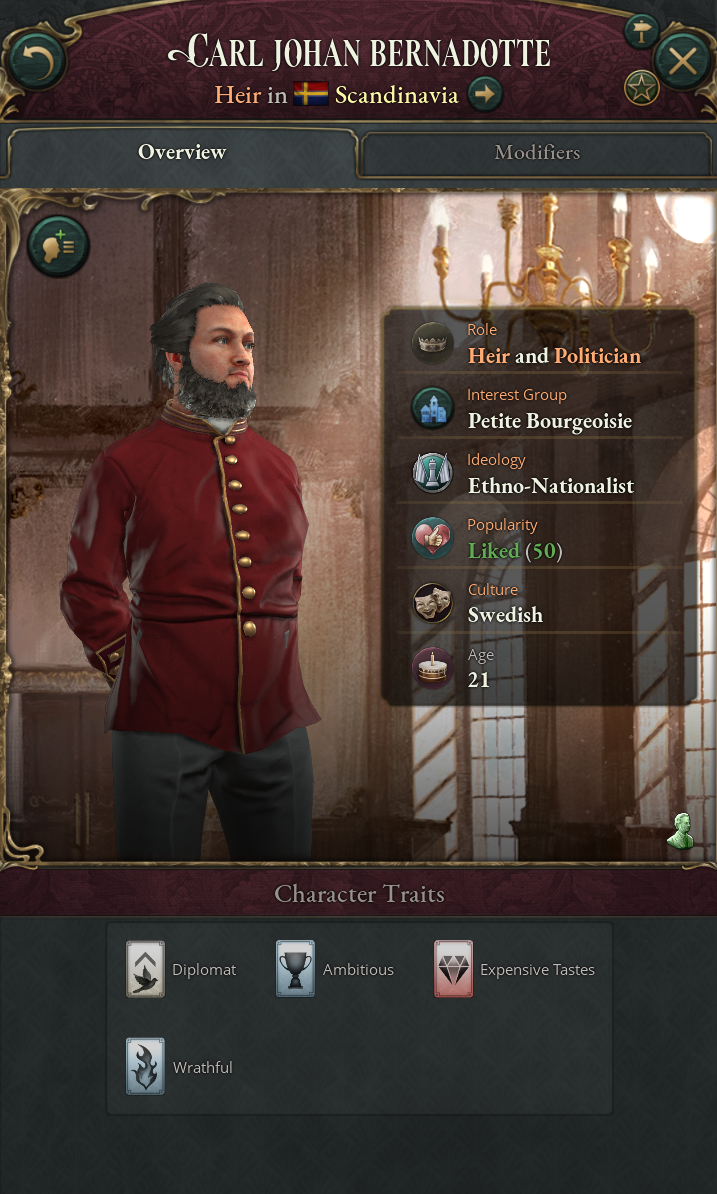Click the Heir role link
717x1194 pixels.
coord(489,356)
